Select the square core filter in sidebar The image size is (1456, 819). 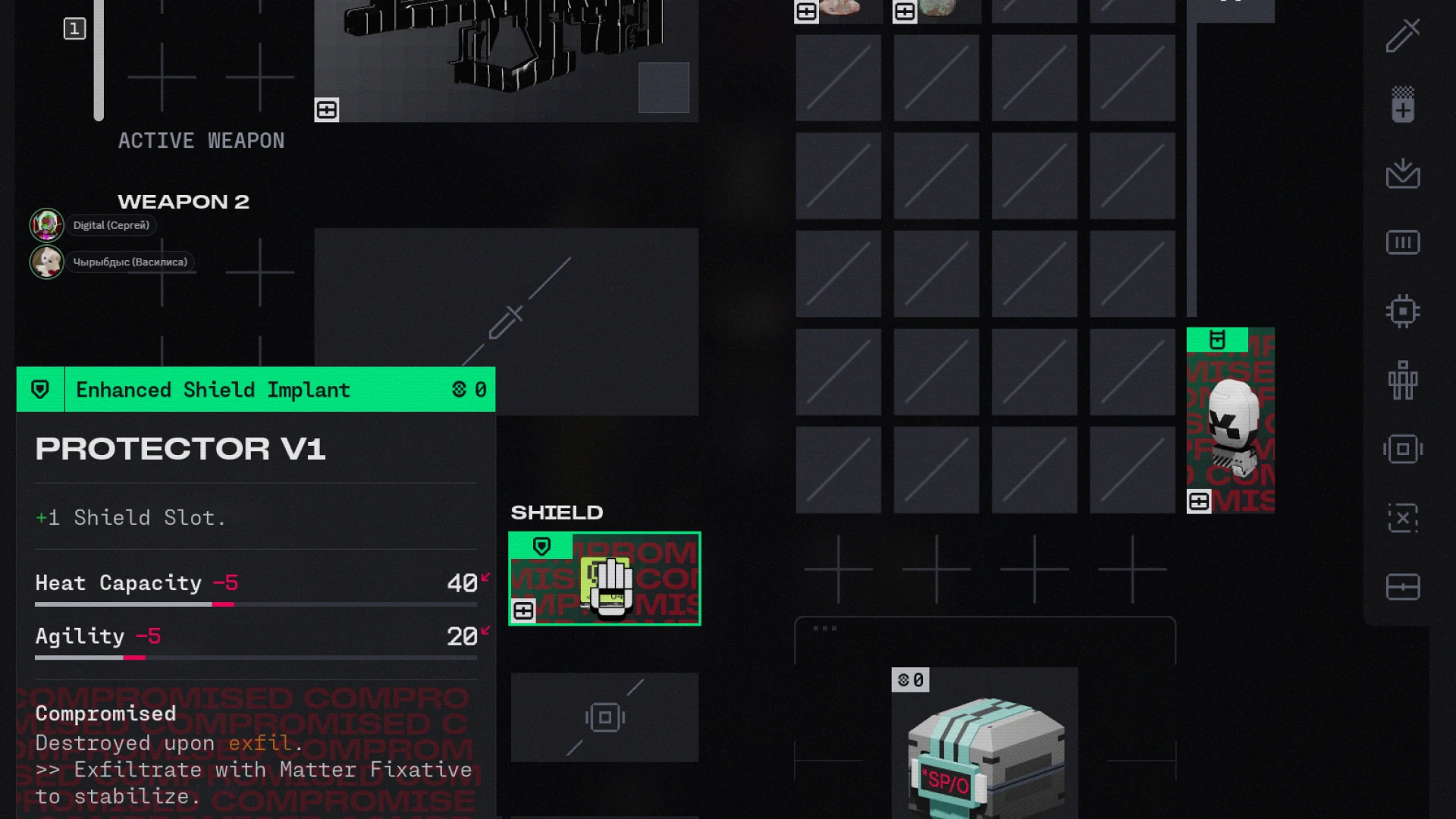coord(1402,449)
